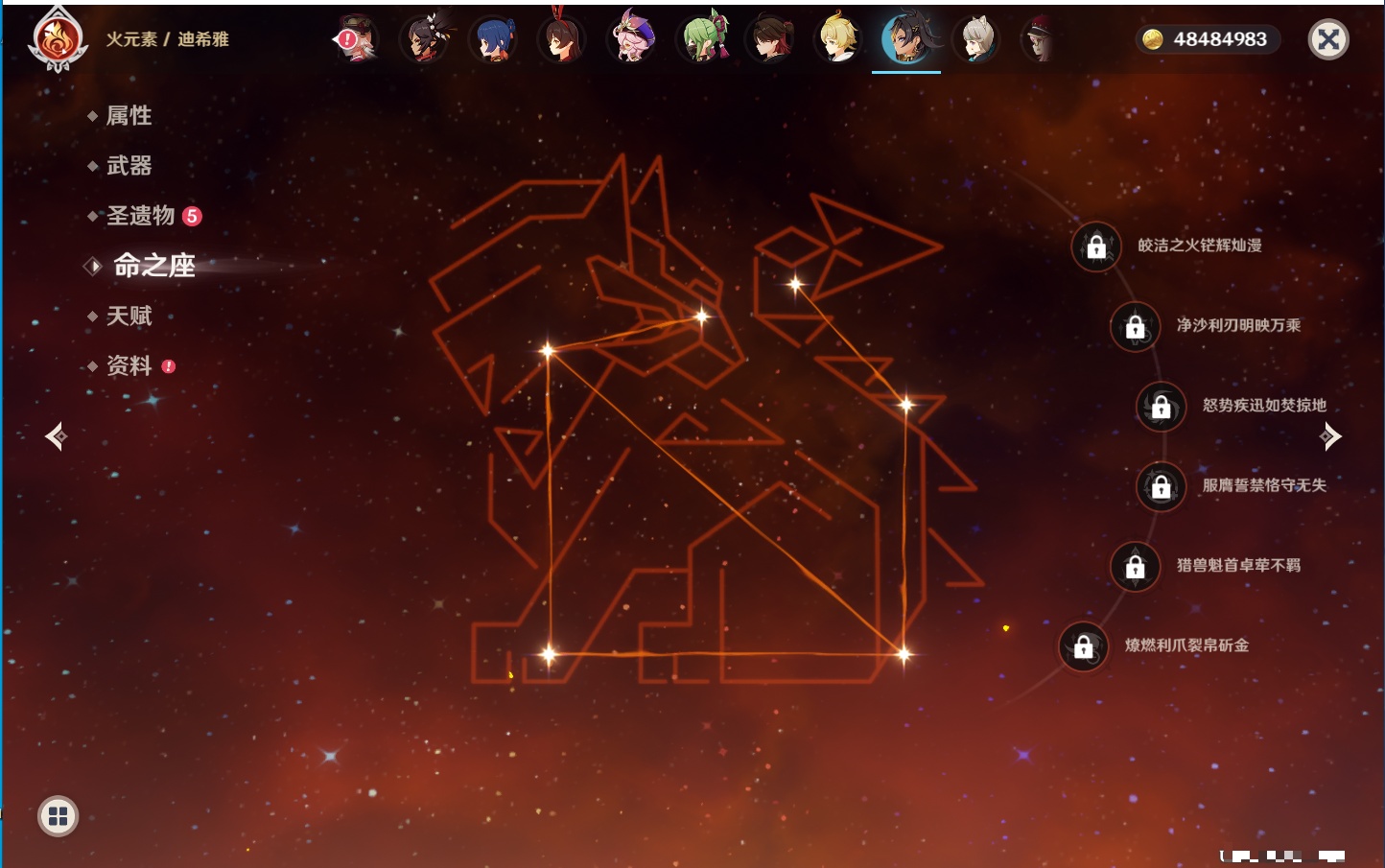This screenshot has width=1385, height=868.
Task: Switch to the green-haired character portrait
Action: tap(703, 39)
